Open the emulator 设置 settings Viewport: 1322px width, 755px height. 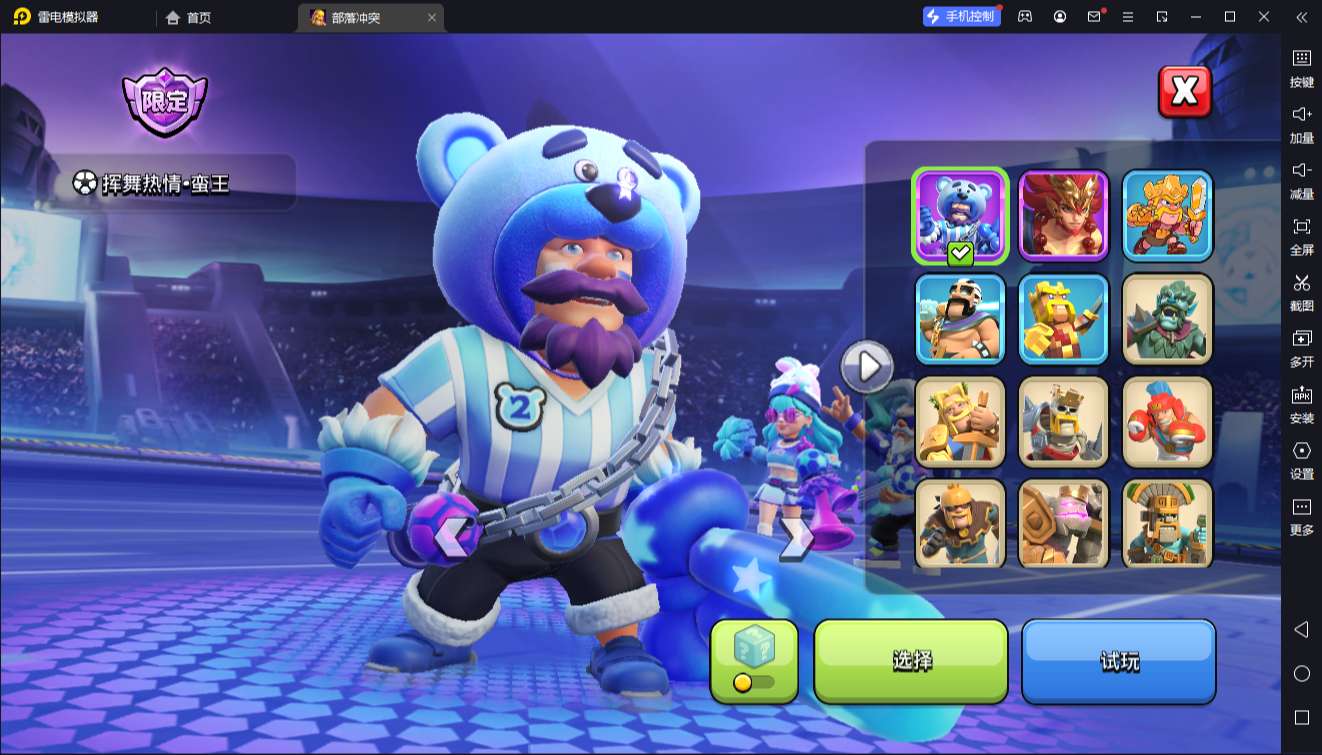click(1301, 460)
